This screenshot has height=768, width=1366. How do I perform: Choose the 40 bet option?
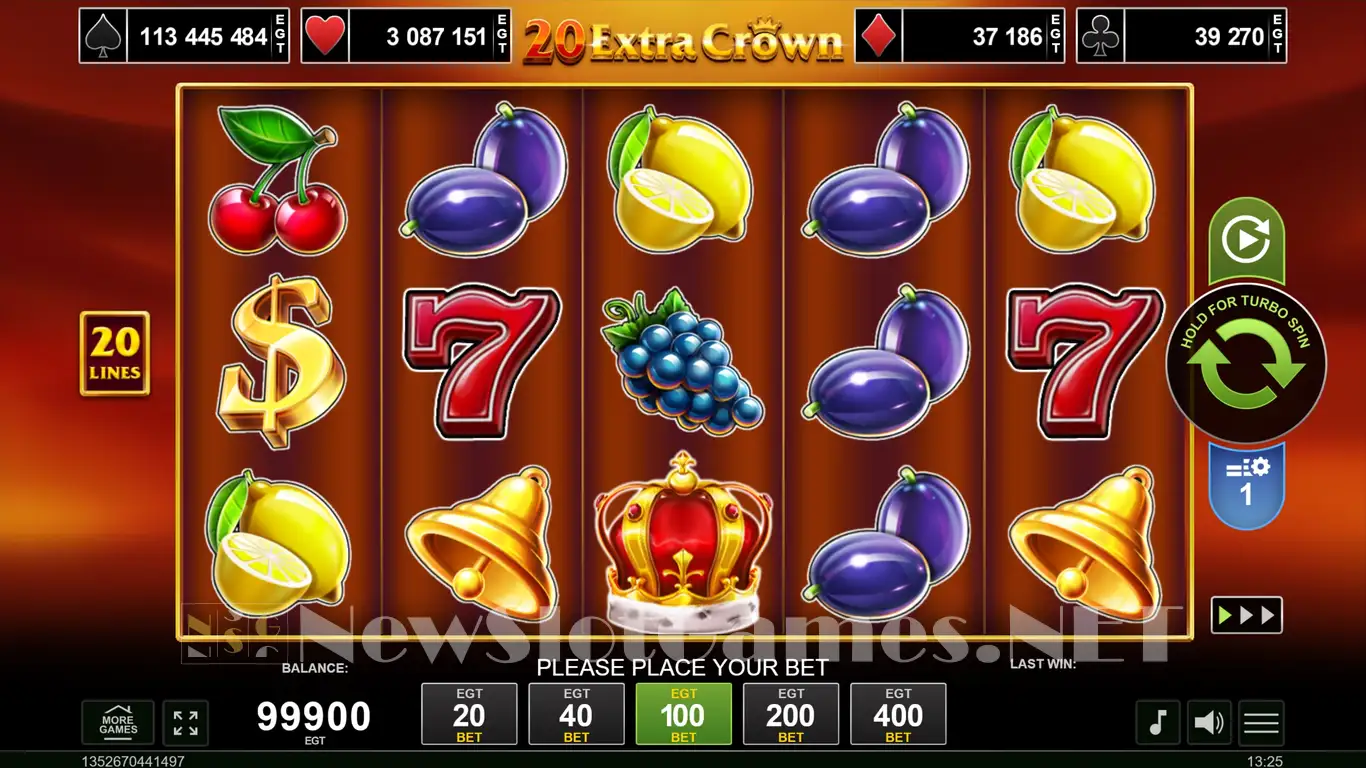click(x=576, y=714)
